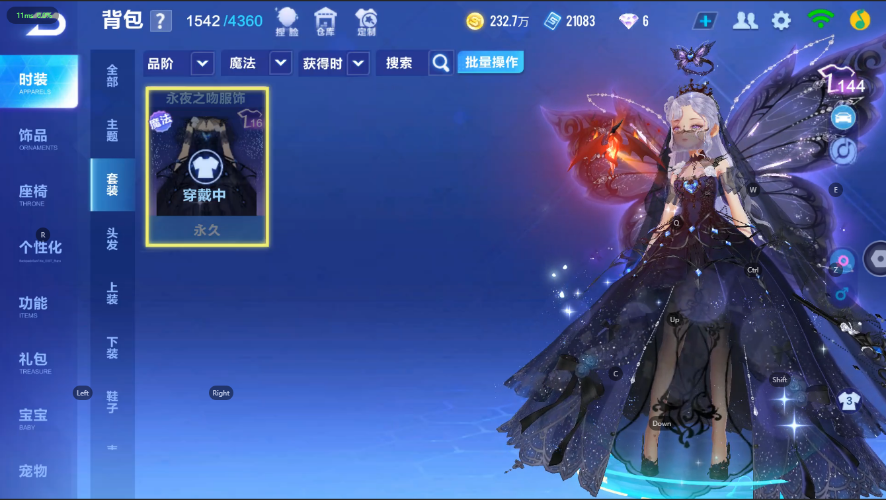The height and width of the screenshot is (500, 886).
Task: Open the settings gear icon
Action: pos(781,20)
